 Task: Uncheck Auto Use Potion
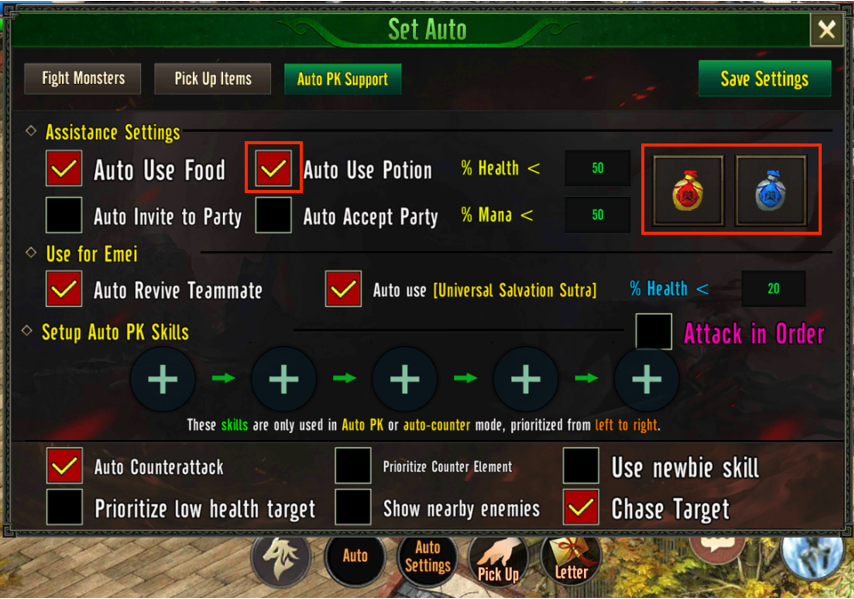(273, 169)
